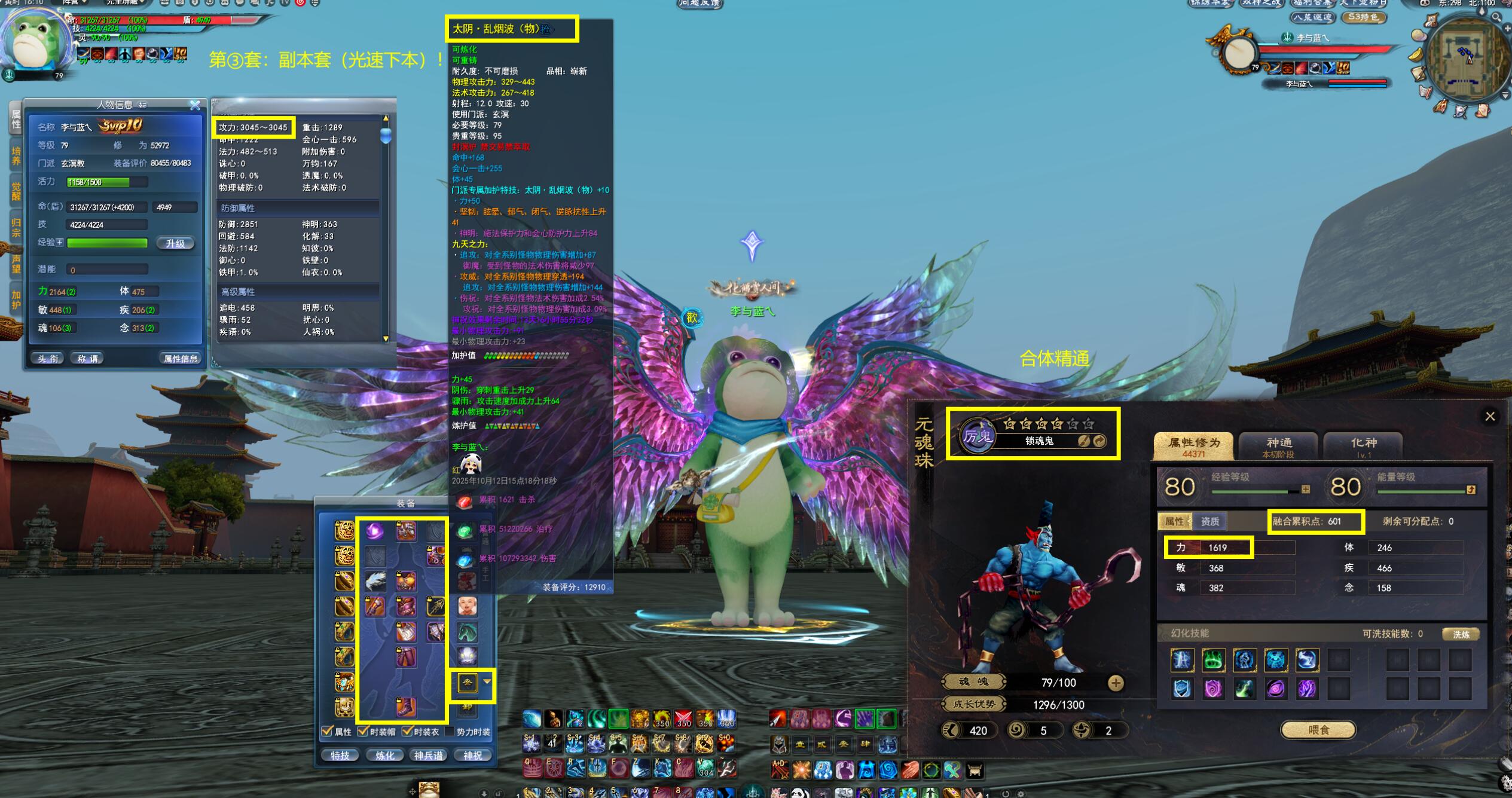Click the 炼化 refine button
1512x798 pixels.
(x=384, y=756)
